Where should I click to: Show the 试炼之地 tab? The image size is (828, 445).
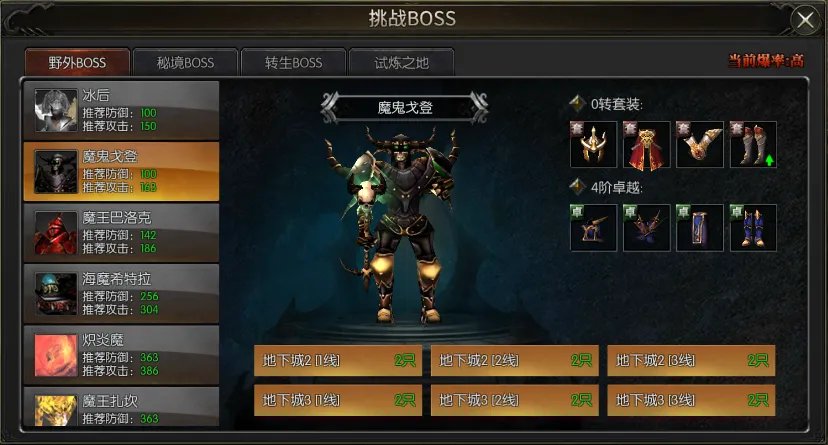[x=401, y=62]
